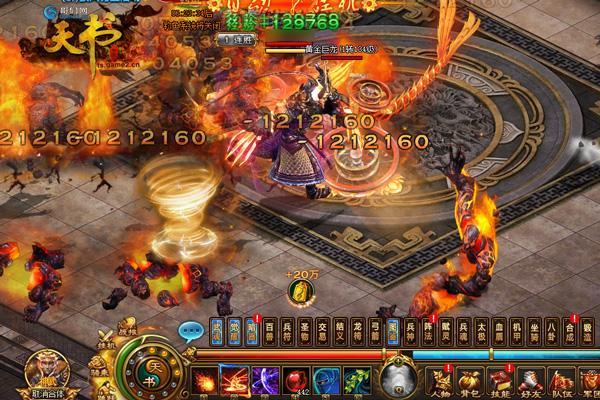Image resolution: width=600 pixels, height=400 pixels.
Task: Collect the +20万 gold pouch reward
Action: coord(299,291)
